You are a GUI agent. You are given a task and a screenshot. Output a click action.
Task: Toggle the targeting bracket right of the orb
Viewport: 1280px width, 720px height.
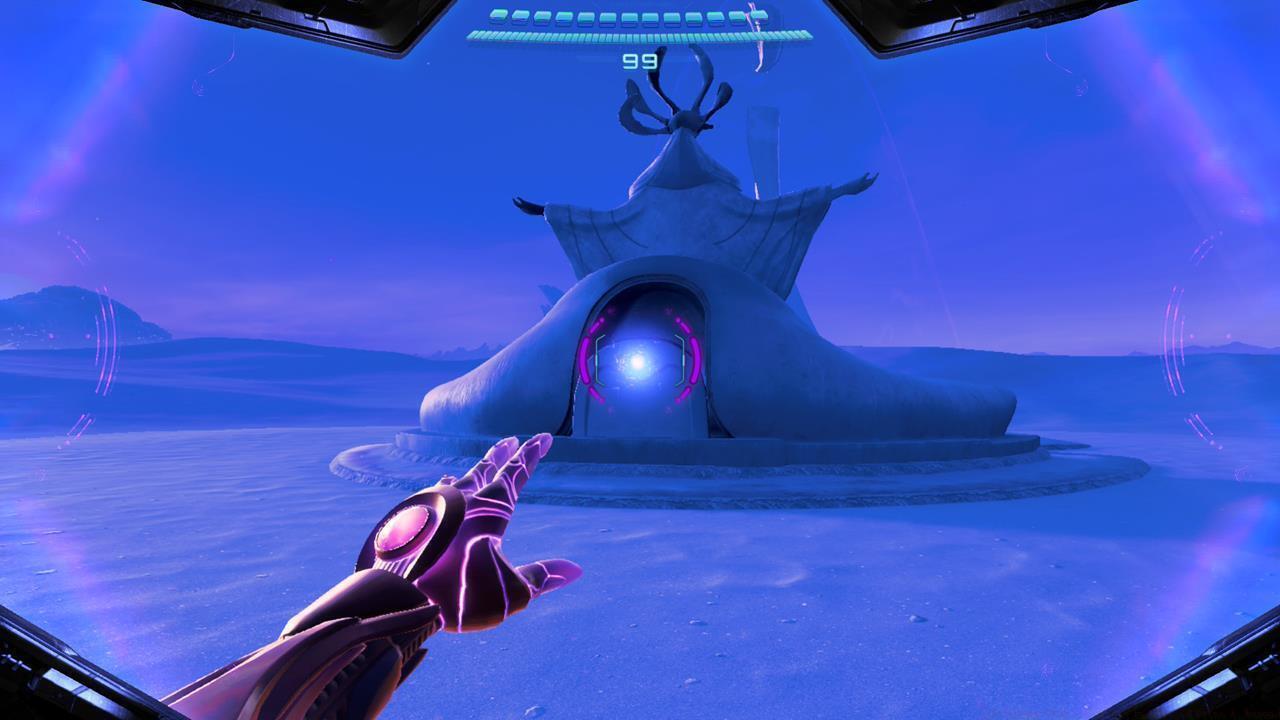(x=681, y=357)
